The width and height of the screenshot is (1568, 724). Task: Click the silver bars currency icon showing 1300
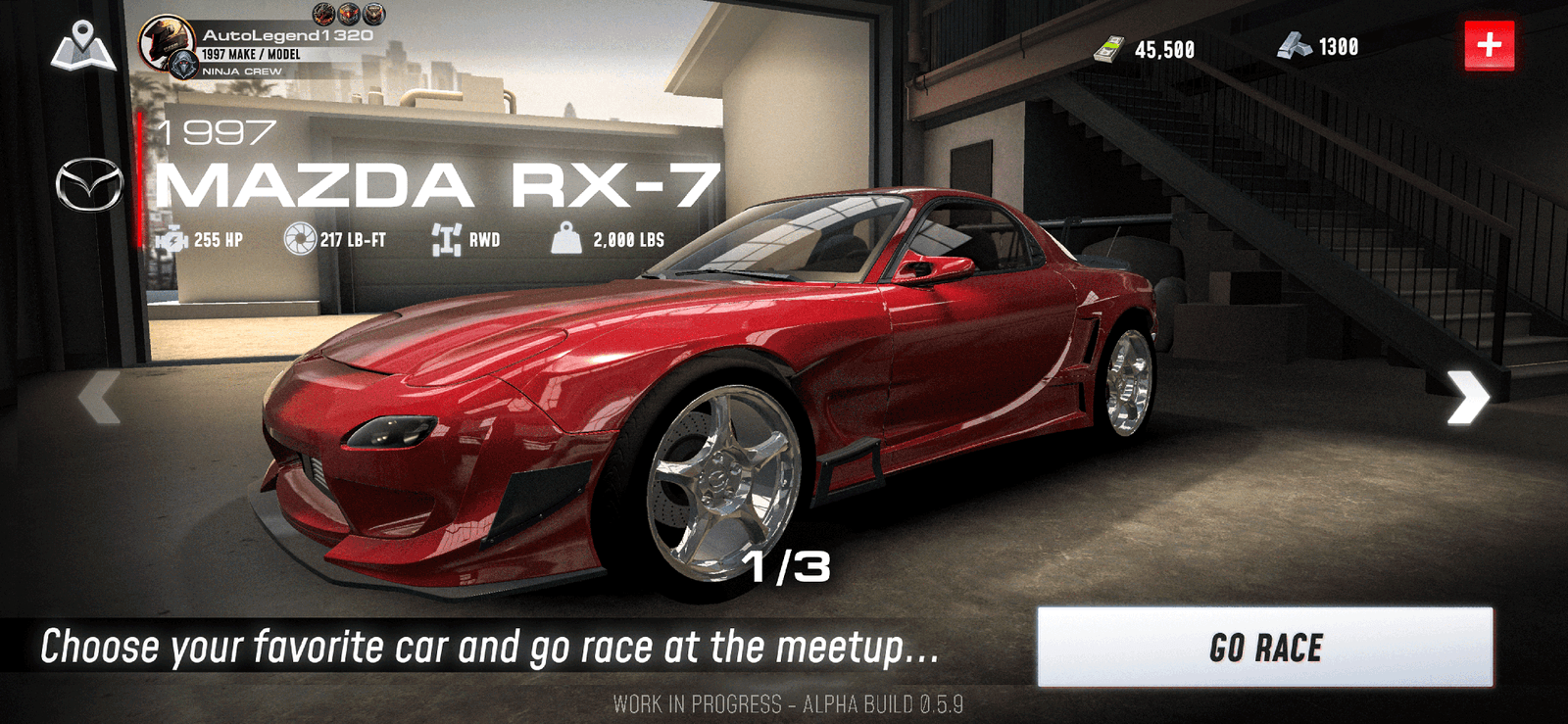(x=1293, y=44)
